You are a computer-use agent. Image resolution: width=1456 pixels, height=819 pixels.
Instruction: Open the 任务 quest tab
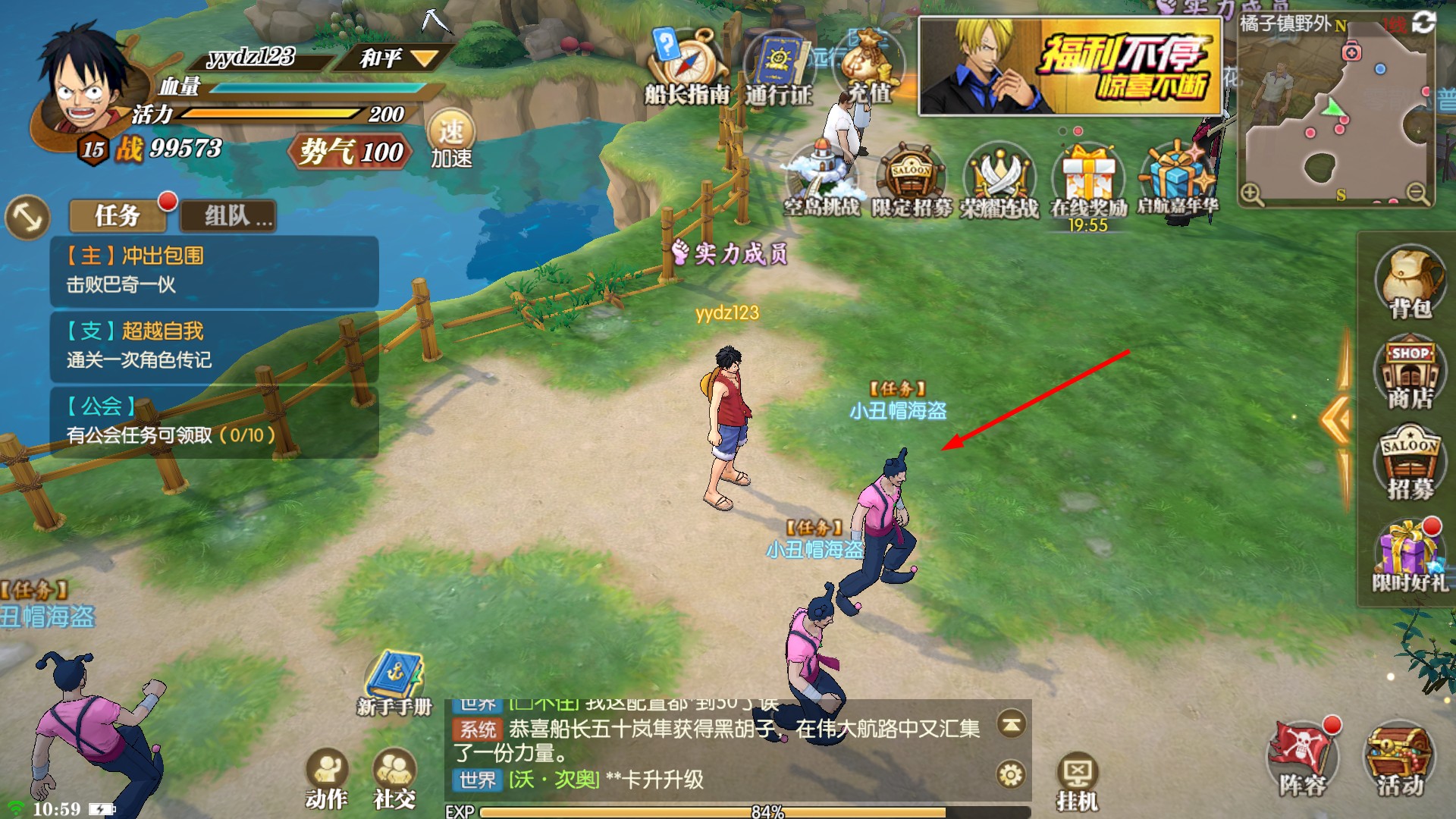(118, 216)
